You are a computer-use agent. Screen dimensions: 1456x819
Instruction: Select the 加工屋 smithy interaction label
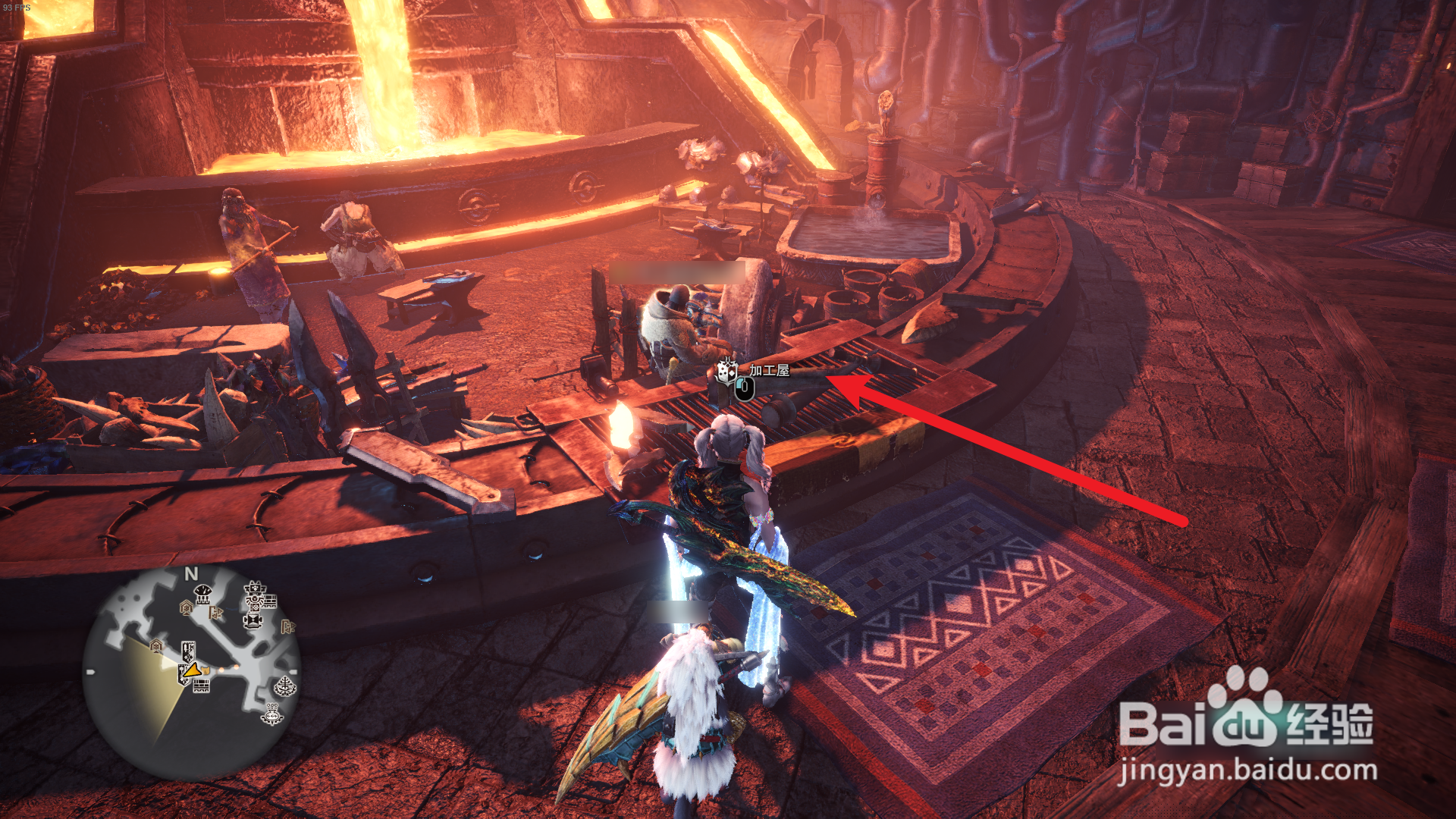pos(769,370)
